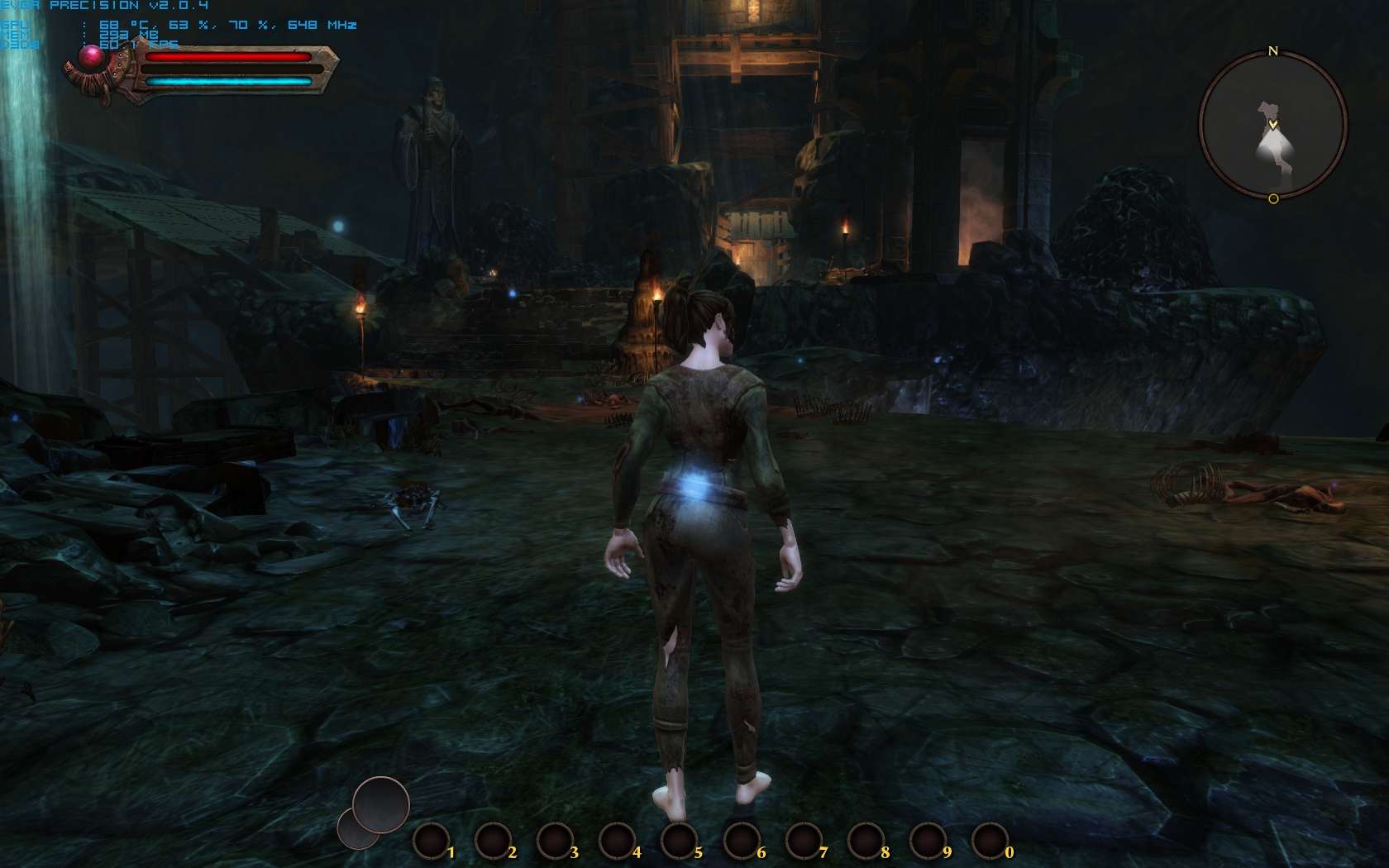Screen dimensions: 1389x868
Task: Select hotbar slot number 1
Action: 431,842
